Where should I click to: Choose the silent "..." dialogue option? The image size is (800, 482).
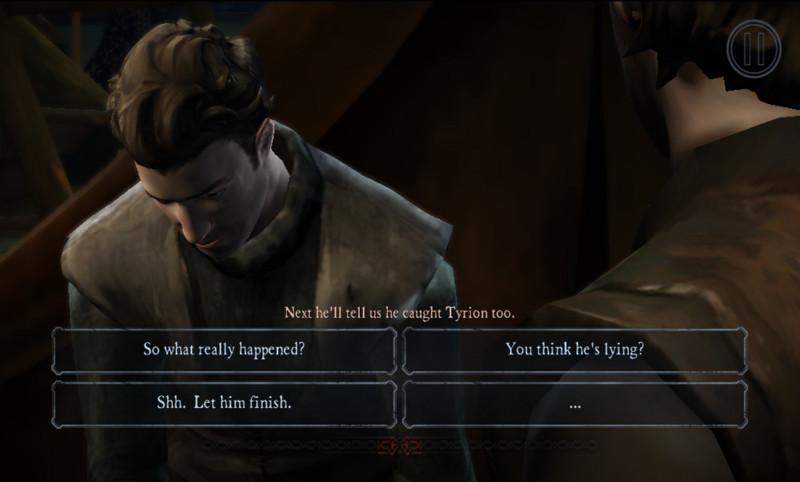pos(573,403)
